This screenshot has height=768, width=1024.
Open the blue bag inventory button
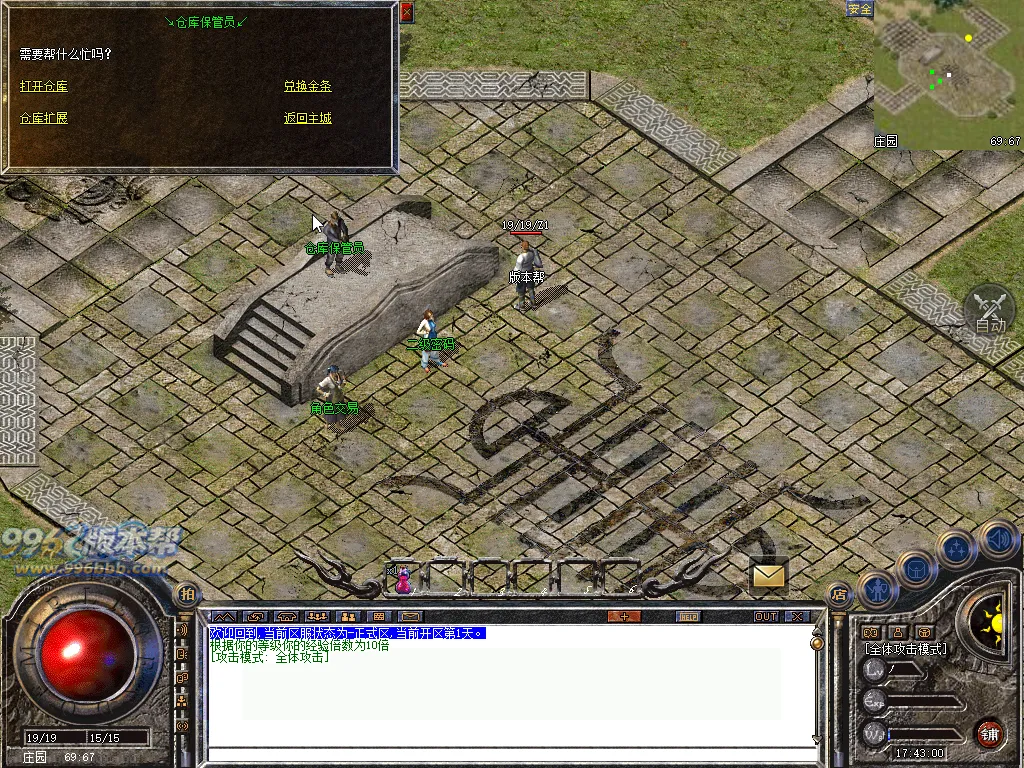pos(916,569)
